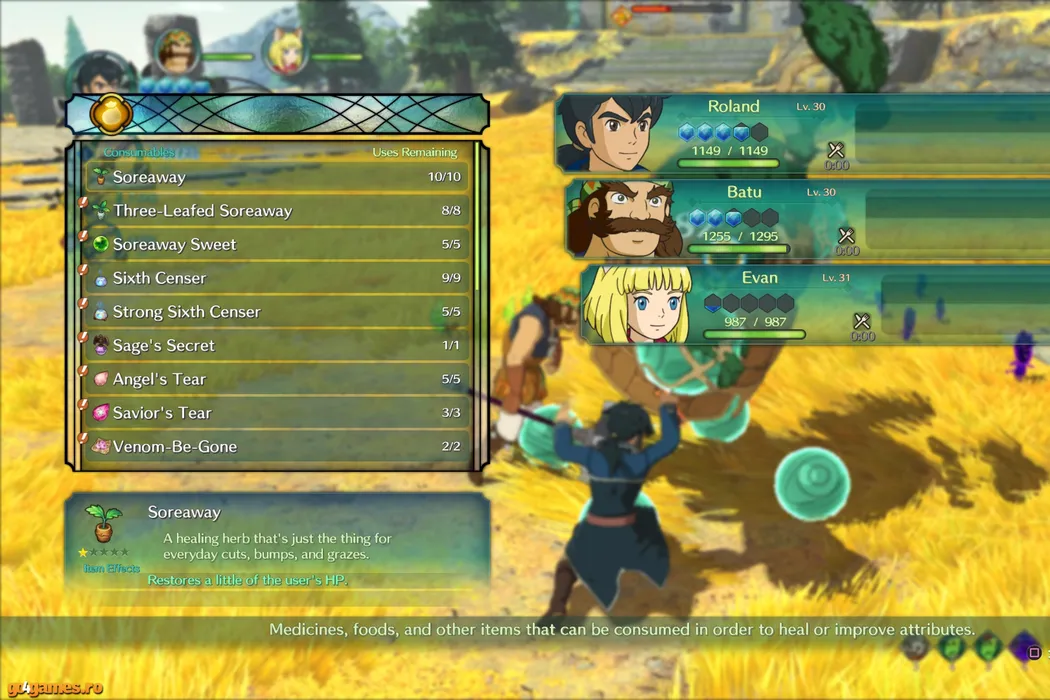Select the Sage's Secret item
Screen dimensions: 1050x700
tap(275, 346)
